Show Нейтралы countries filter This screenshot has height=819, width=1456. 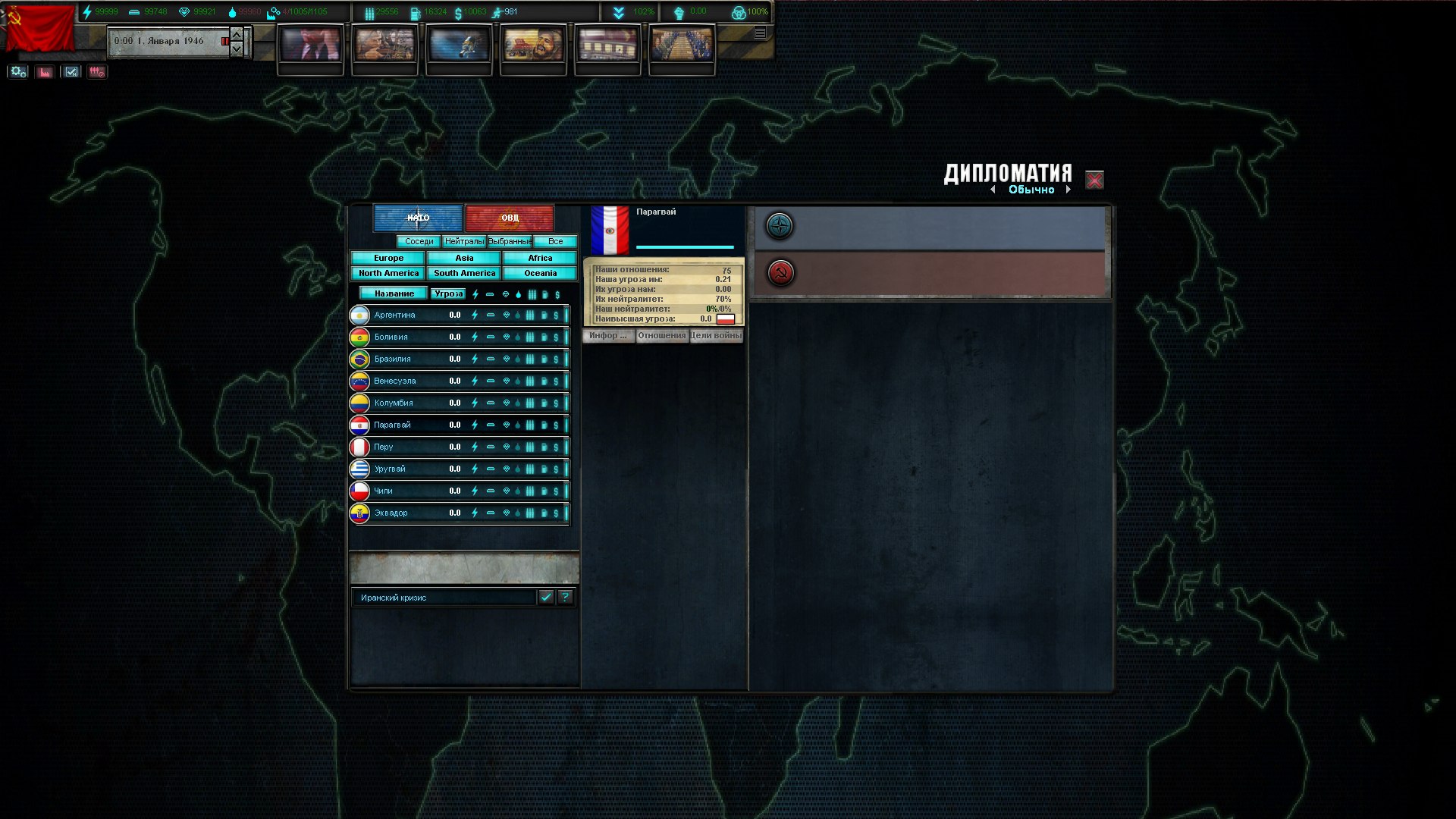pyautogui.click(x=464, y=241)
